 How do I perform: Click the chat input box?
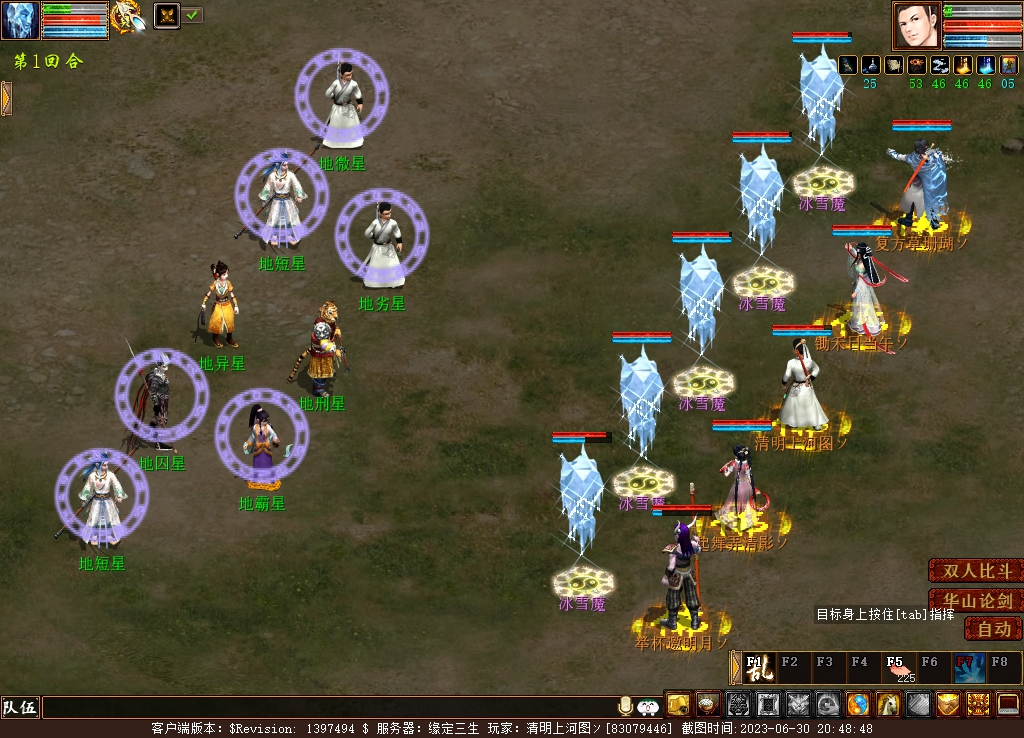point(330,708)
